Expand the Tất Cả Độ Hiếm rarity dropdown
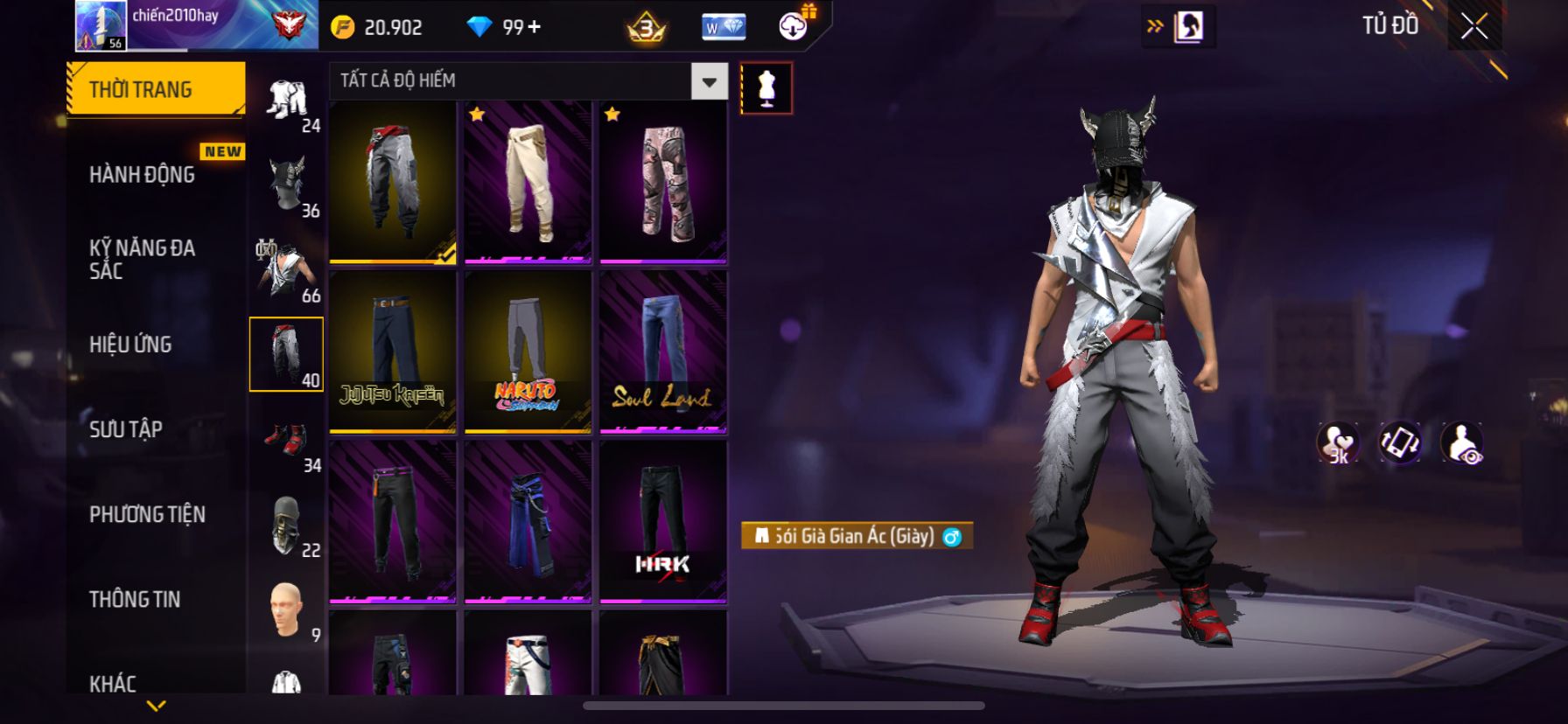 709,81
